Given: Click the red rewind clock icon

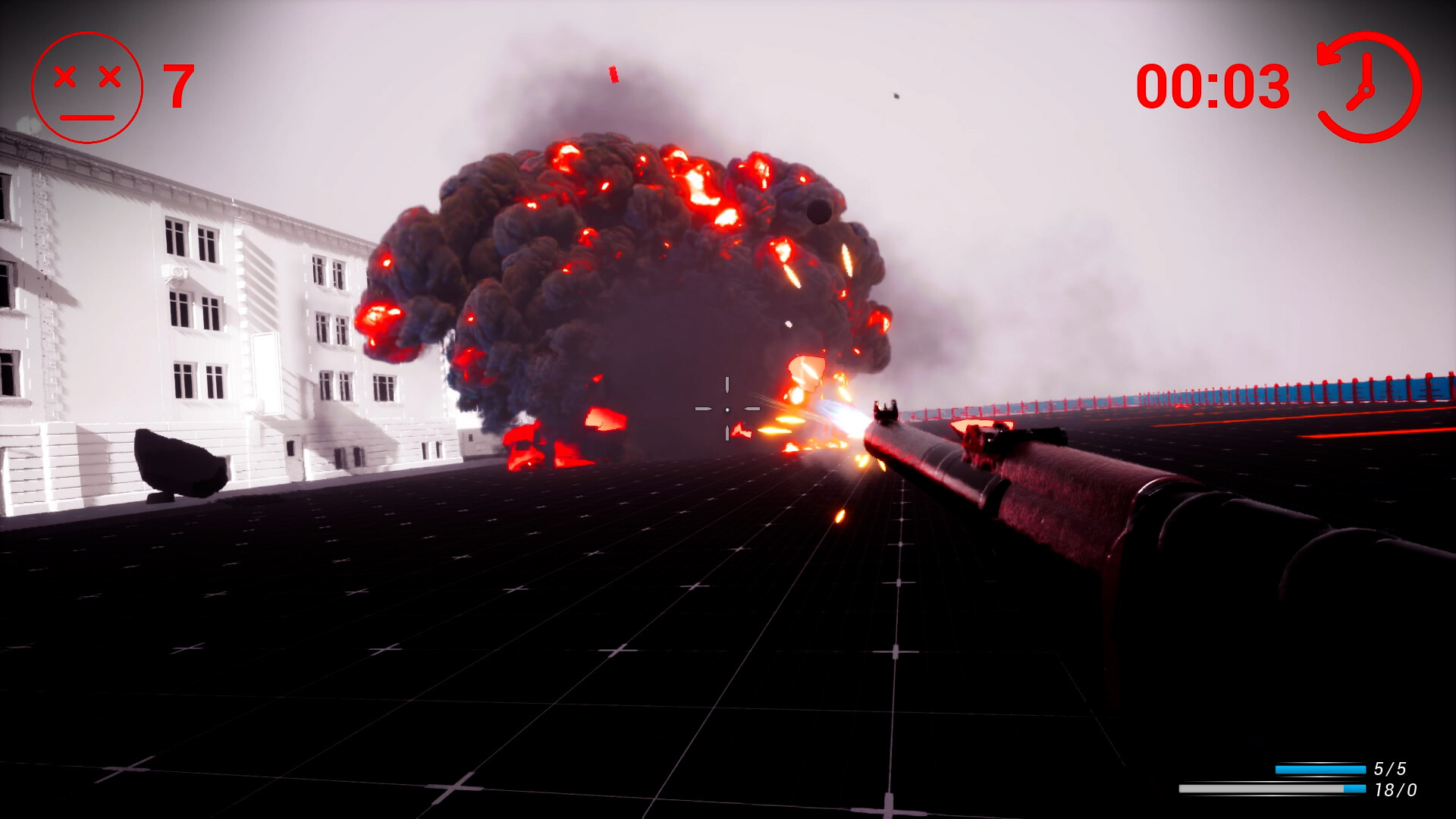Looking at the screenshot, I should pyautogui.click(x=1368, y=87).
